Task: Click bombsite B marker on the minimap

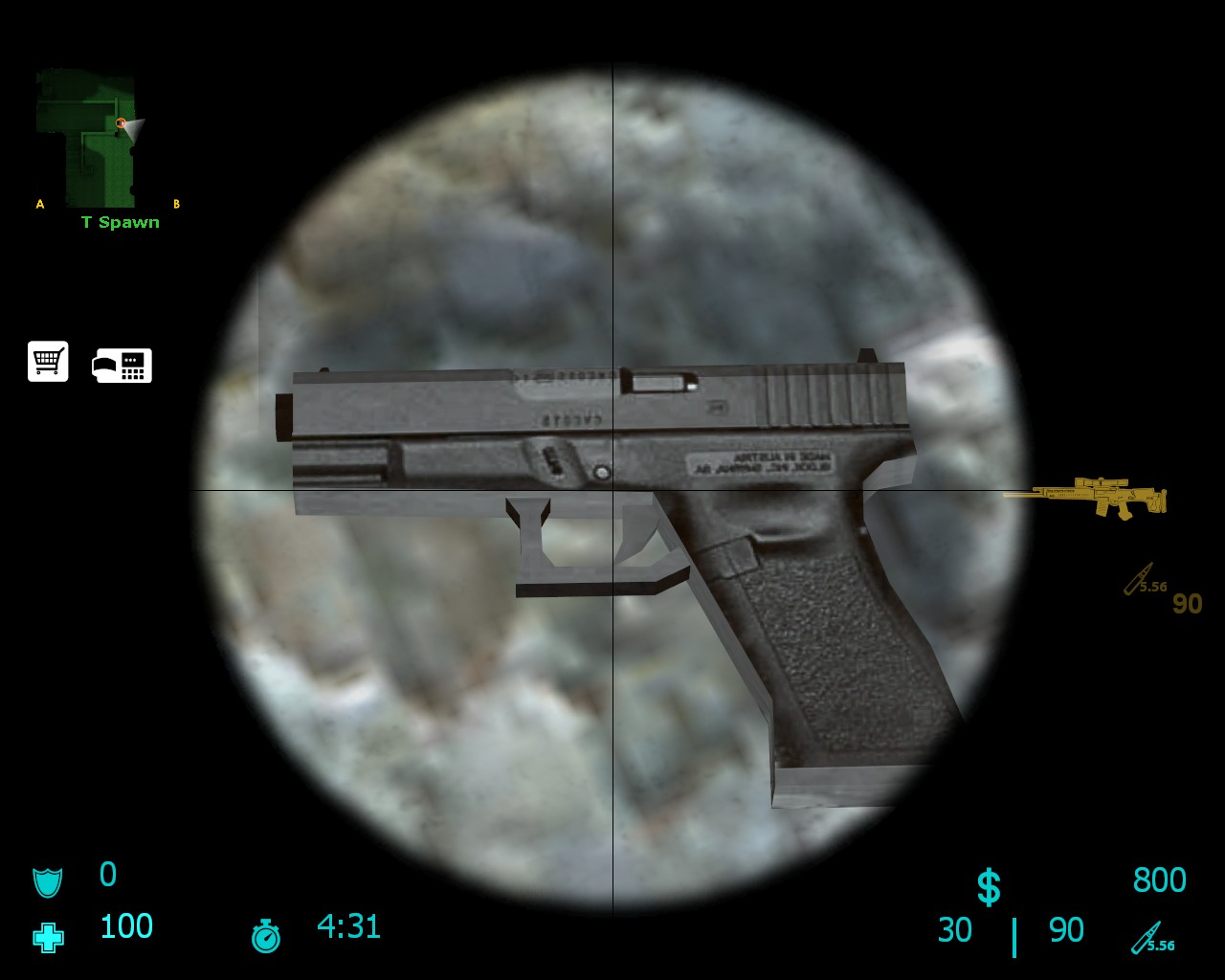Action: click(x=177, y=203)
